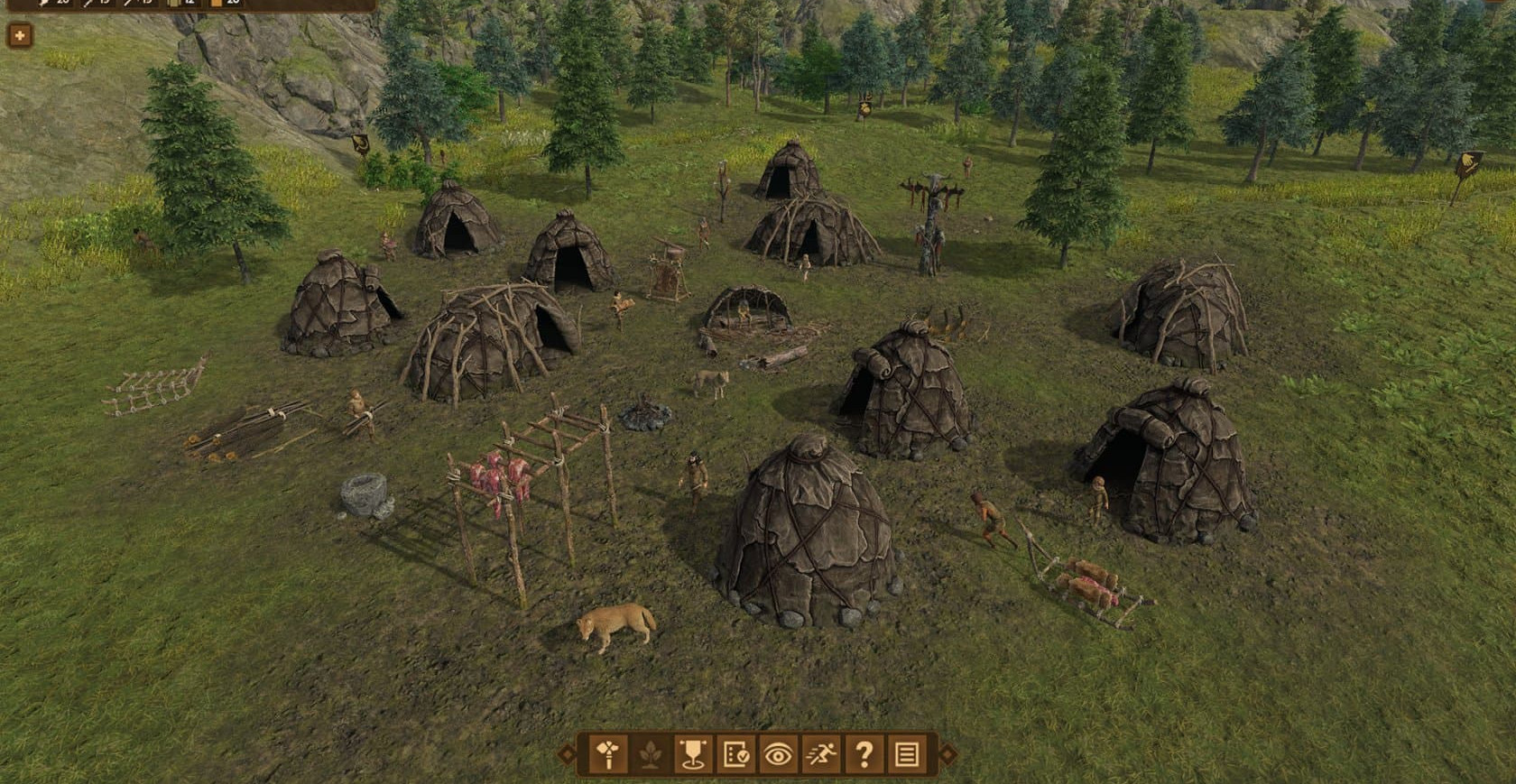Open the build menu hammer icon

click(x=608, y=754)
